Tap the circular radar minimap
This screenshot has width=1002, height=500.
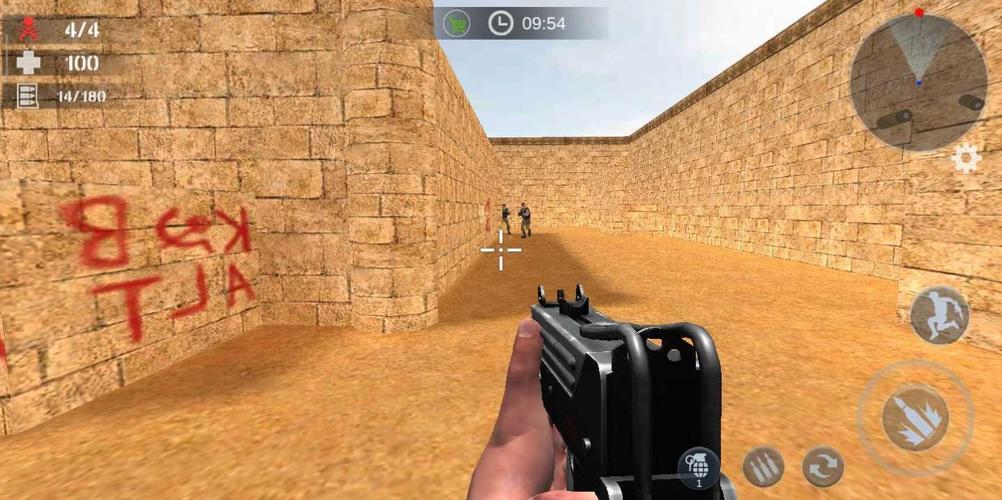[918, 82]
